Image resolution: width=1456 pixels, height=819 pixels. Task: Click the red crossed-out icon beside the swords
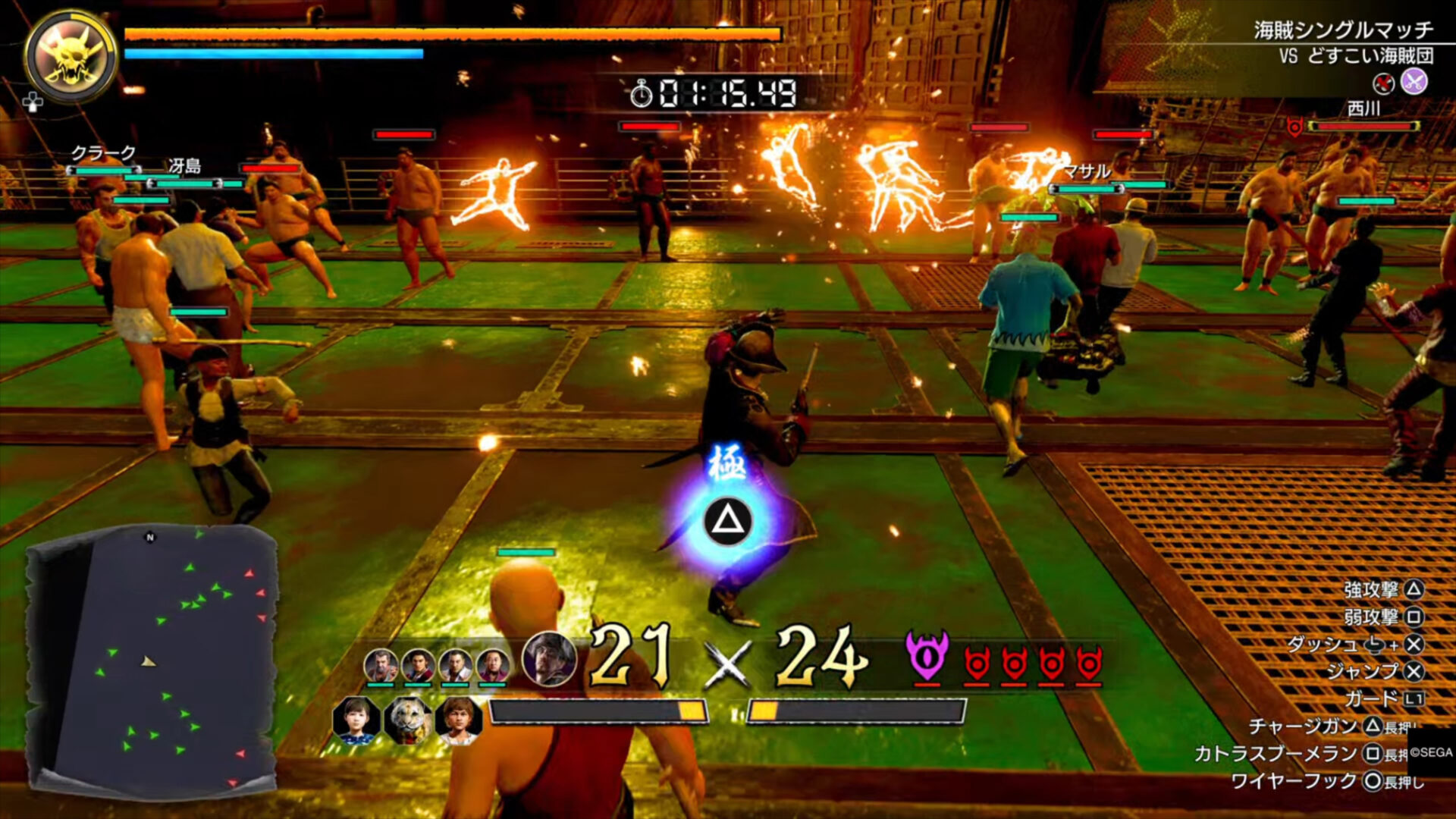(1384, 83)
